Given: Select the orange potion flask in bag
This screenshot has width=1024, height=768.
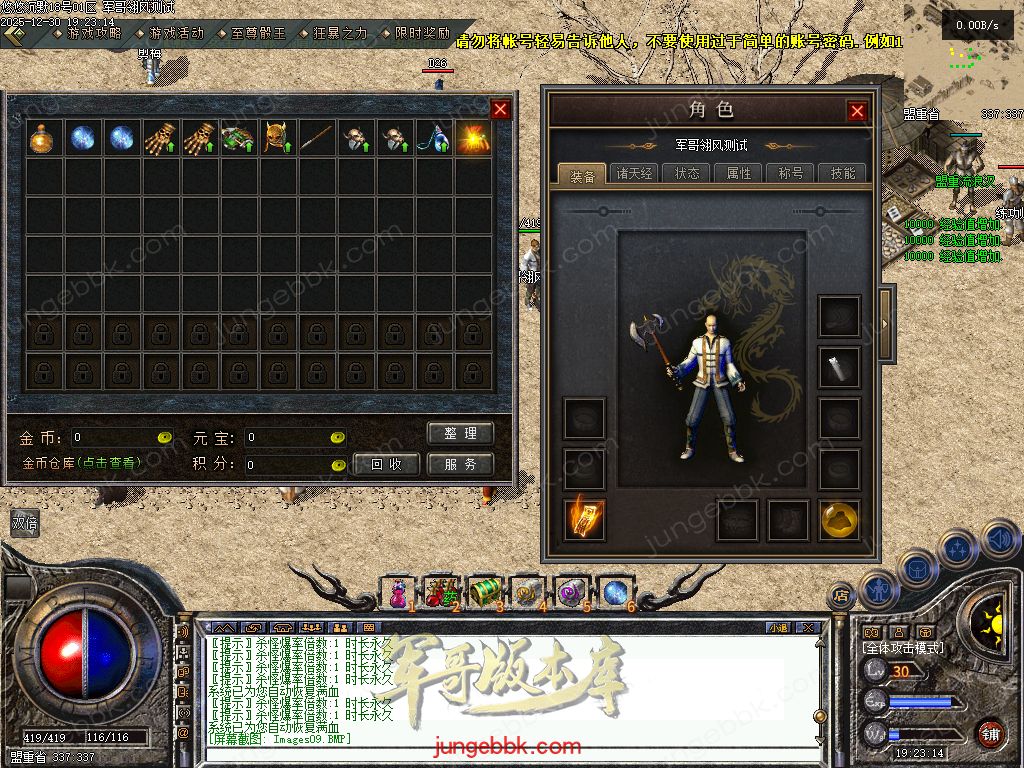Looking at the screenshot, I should pos(43,139).
